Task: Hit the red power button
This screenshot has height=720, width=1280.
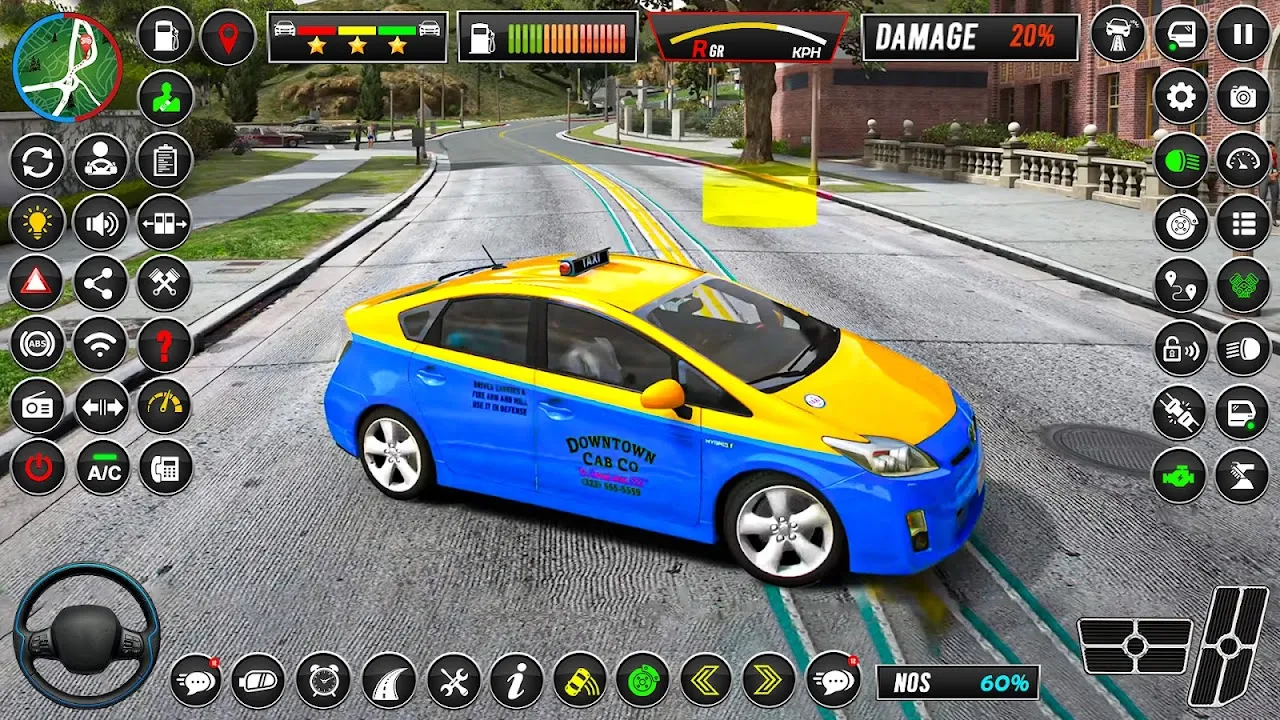Action: coord(38,468)
